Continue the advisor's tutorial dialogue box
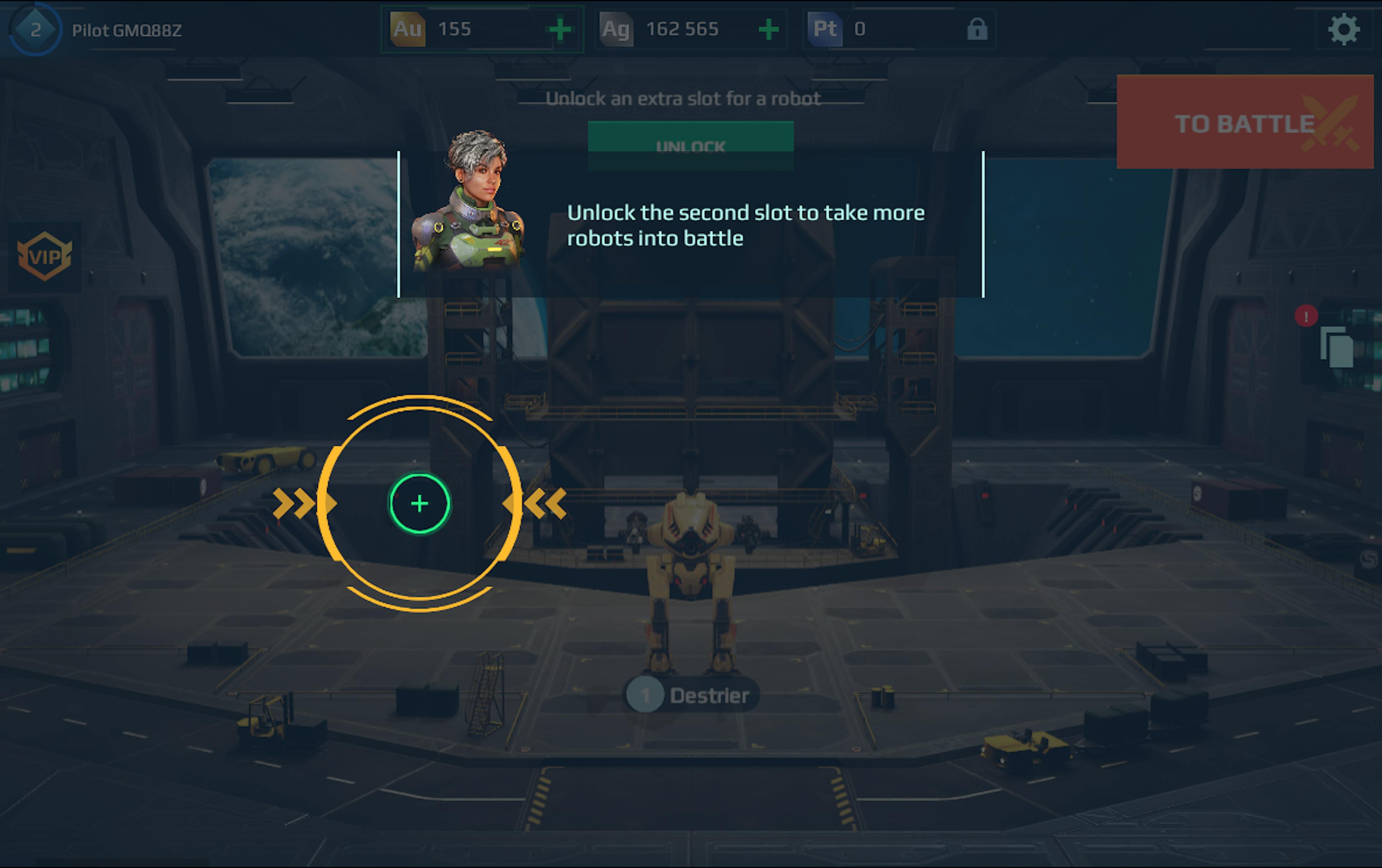This screenshot has height=868, width=1382. tap(746, 225)
